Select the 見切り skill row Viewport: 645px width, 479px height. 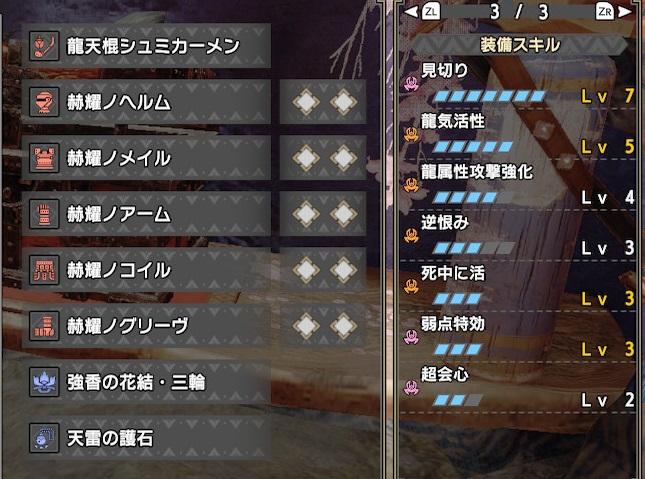[520, 84]
